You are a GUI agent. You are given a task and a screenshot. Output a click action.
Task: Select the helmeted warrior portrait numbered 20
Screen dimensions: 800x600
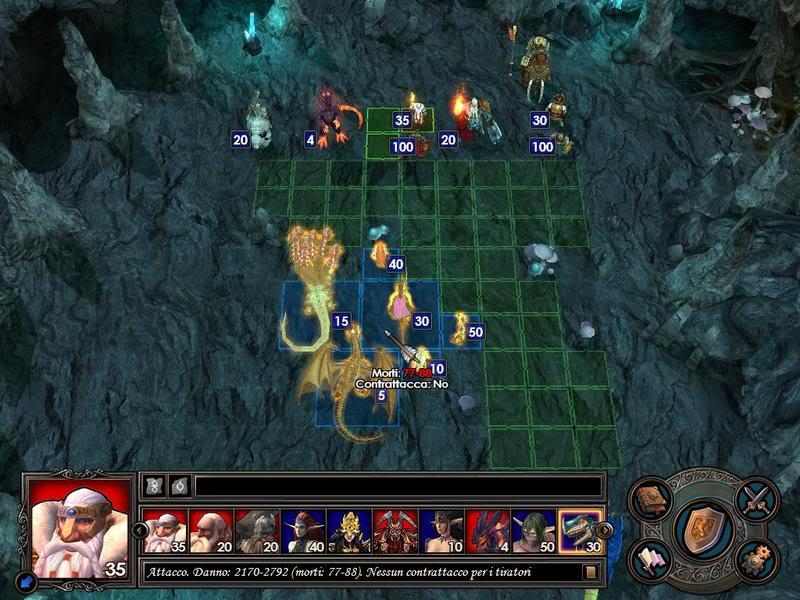click(x=256, y=531)
